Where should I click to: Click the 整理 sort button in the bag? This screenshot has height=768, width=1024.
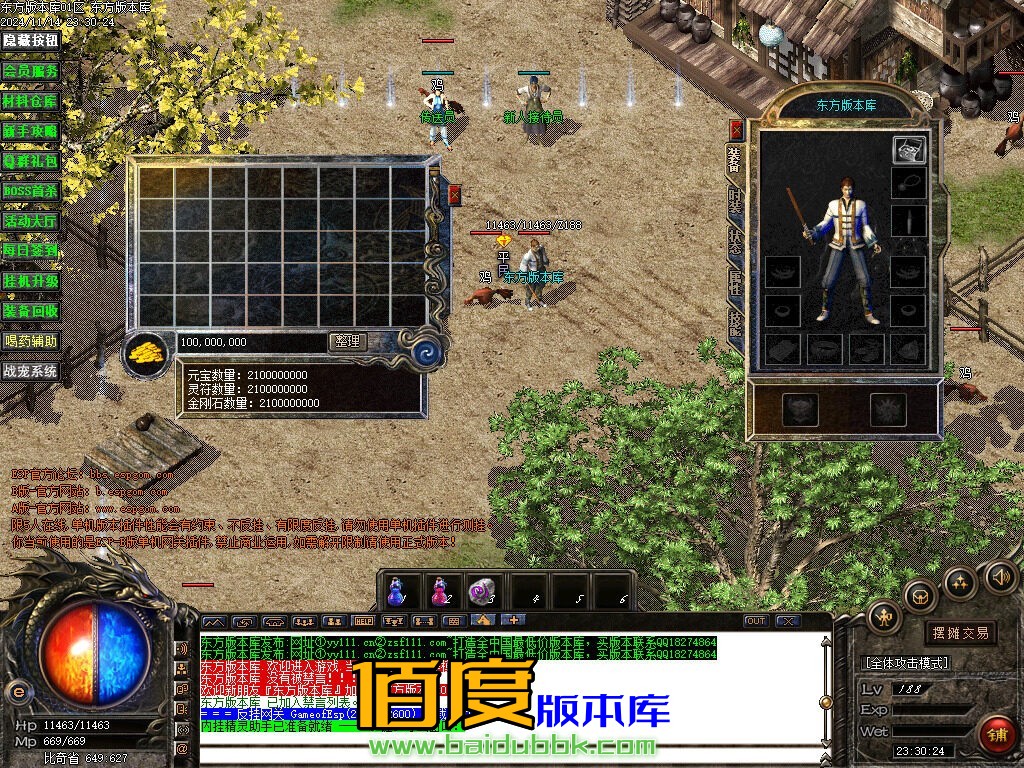[347, 342]
